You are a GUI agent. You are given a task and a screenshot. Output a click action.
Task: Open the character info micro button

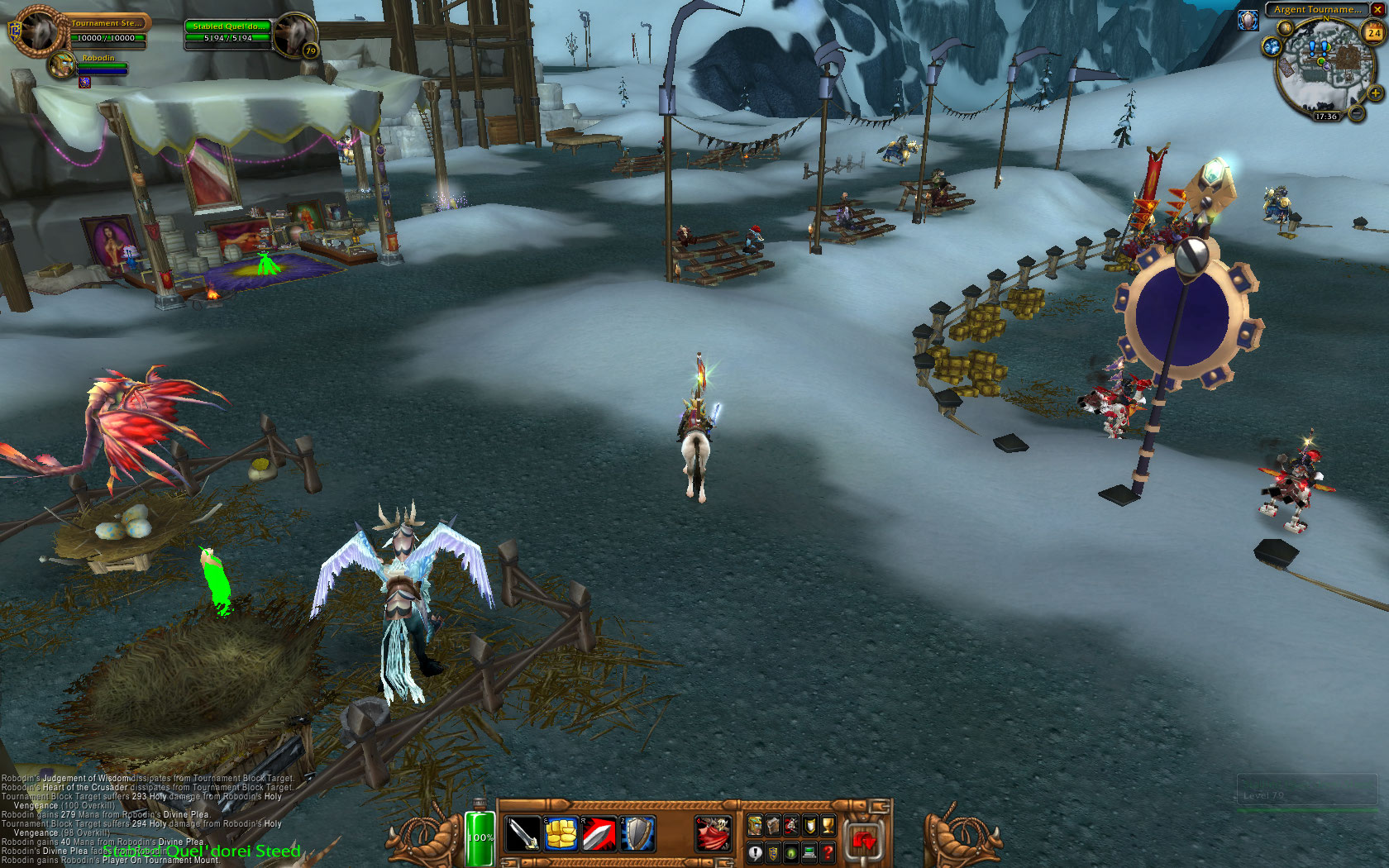[x=755, y=824]
